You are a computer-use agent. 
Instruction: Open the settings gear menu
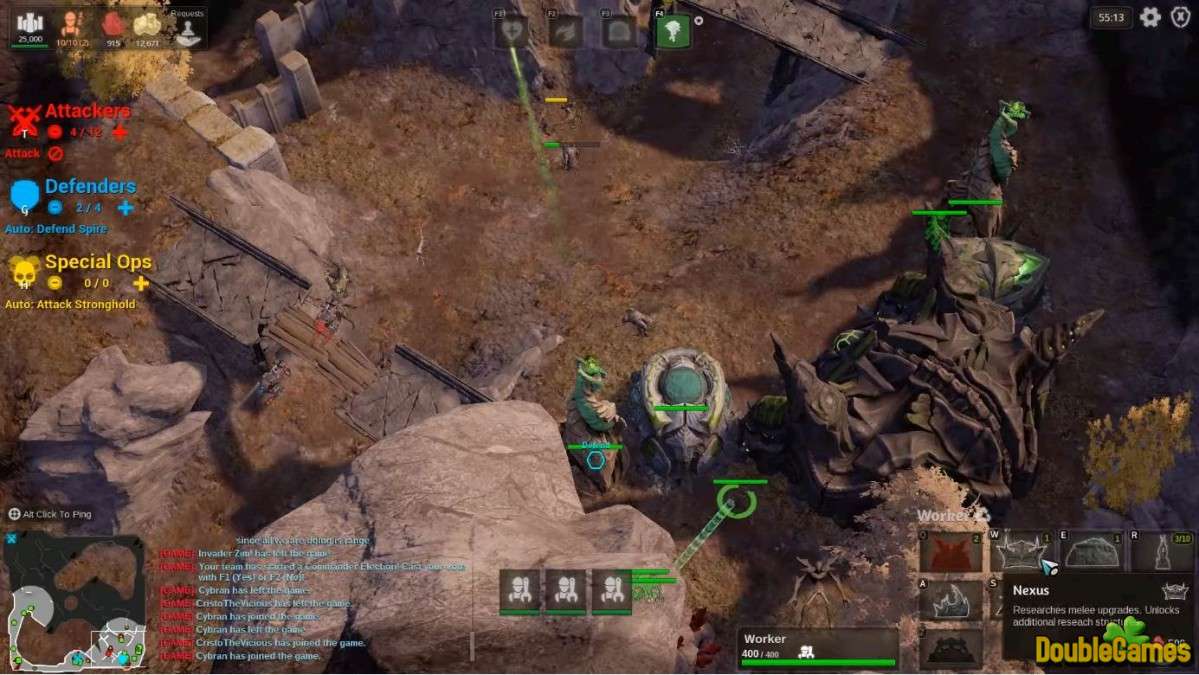click(x=1151, y=17)
